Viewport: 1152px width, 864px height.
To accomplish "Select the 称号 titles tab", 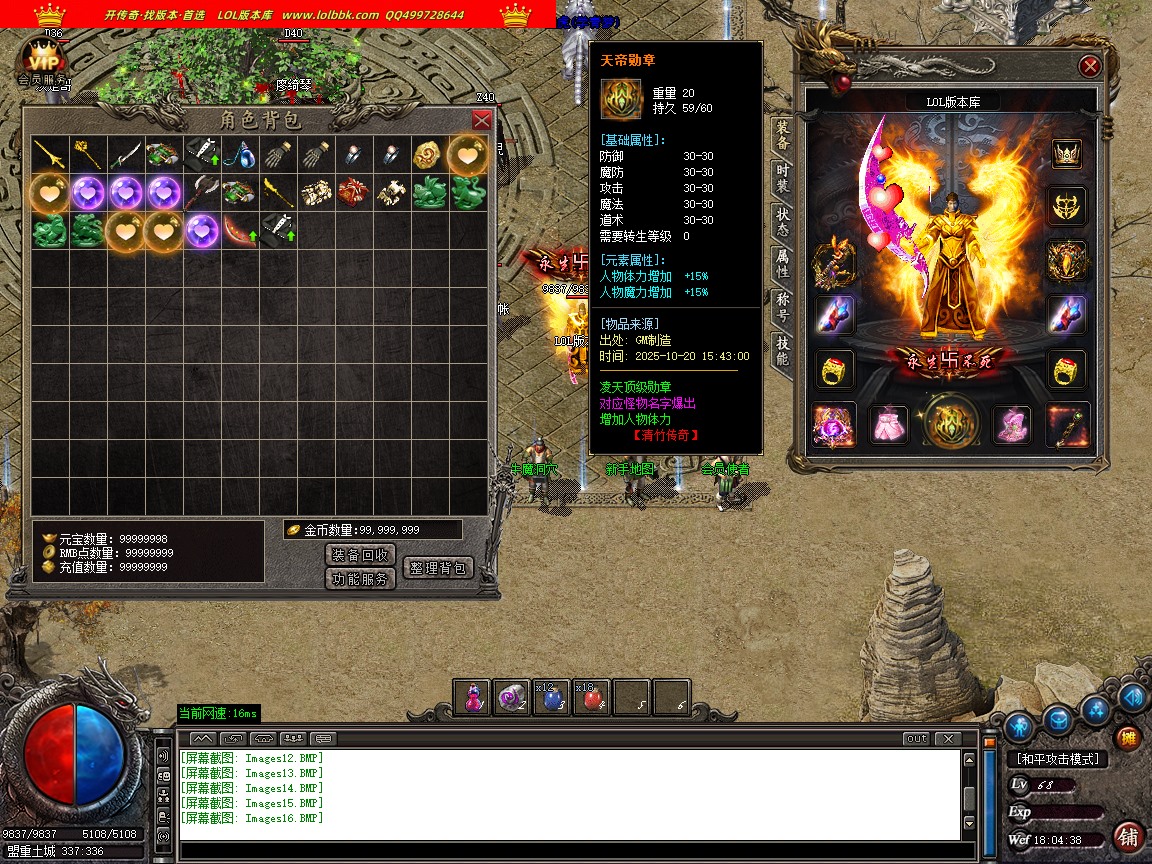I will (x=782, y=307).
